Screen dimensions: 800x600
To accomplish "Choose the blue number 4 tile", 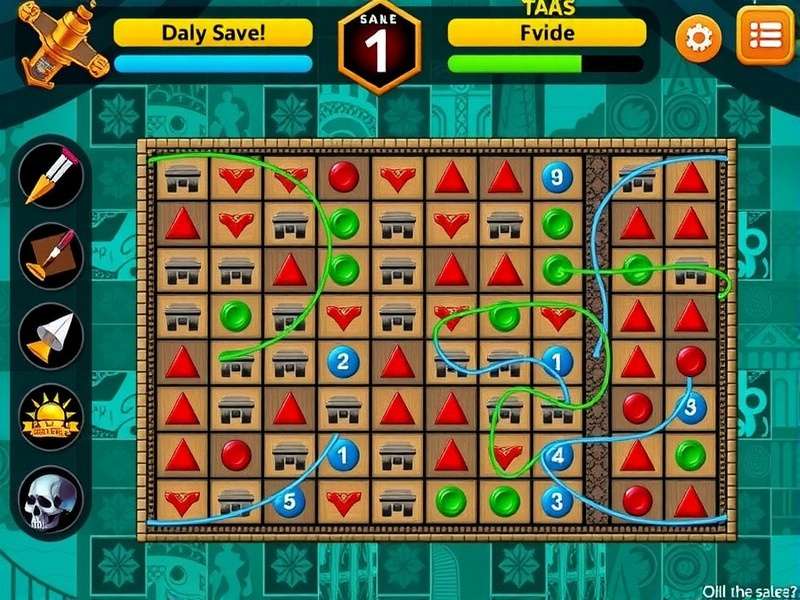I will coord(557,456).
